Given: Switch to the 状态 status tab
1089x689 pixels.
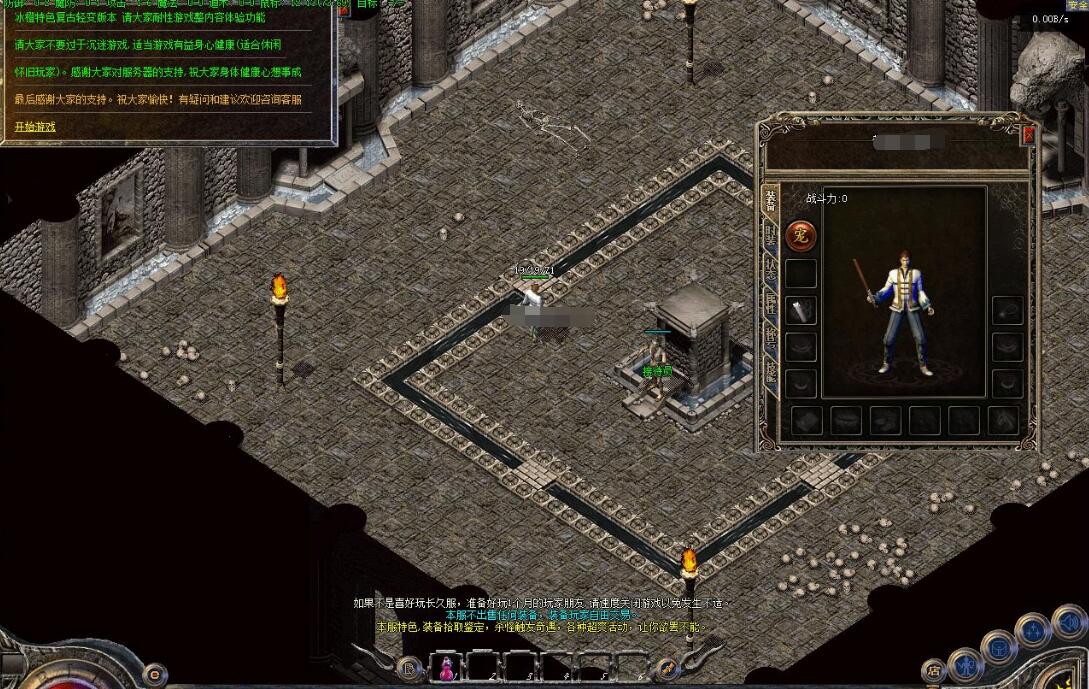Looking at the screenshot, I should 770,270.
